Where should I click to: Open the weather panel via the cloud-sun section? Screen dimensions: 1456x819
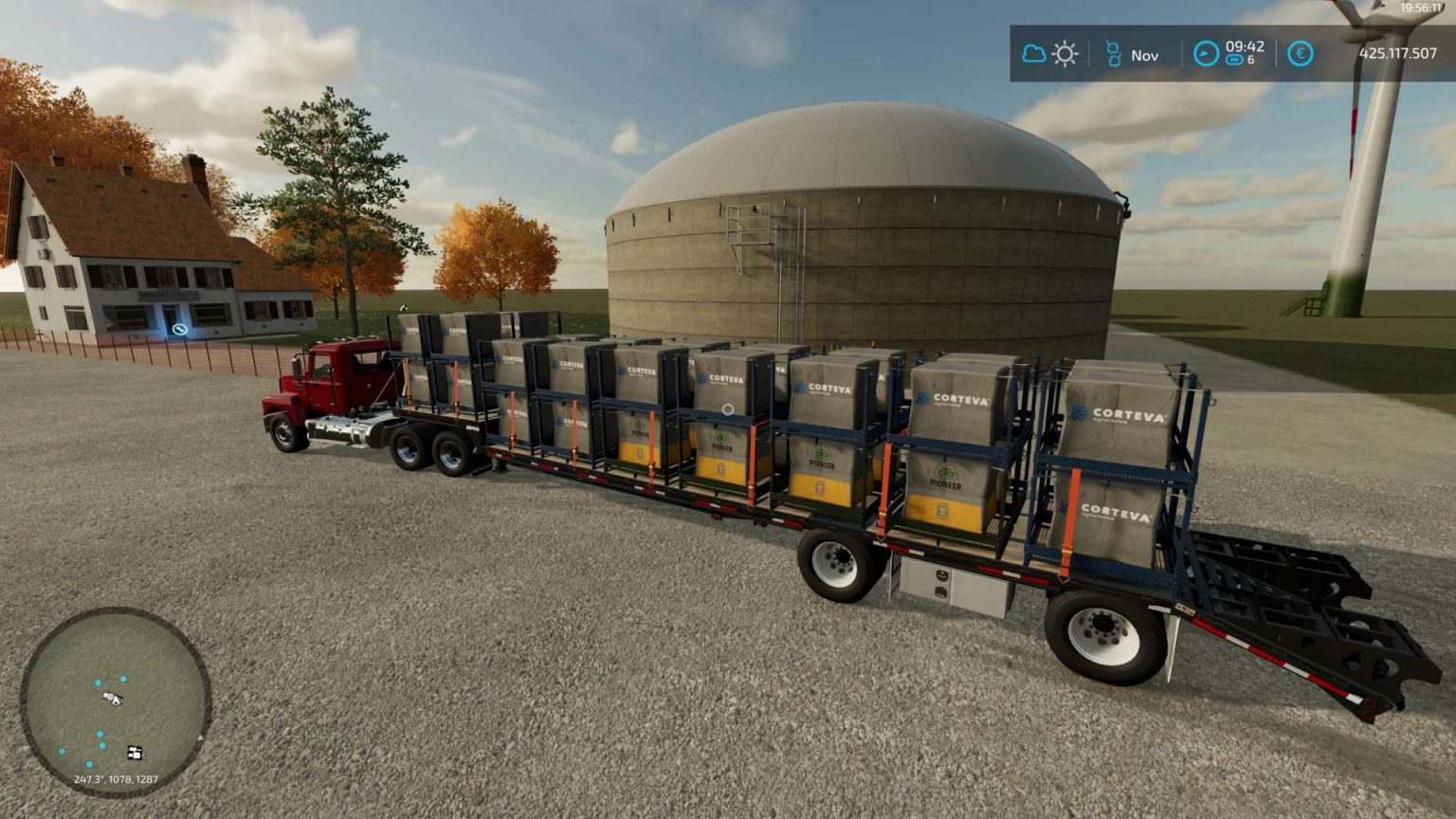pos(1048,54)
